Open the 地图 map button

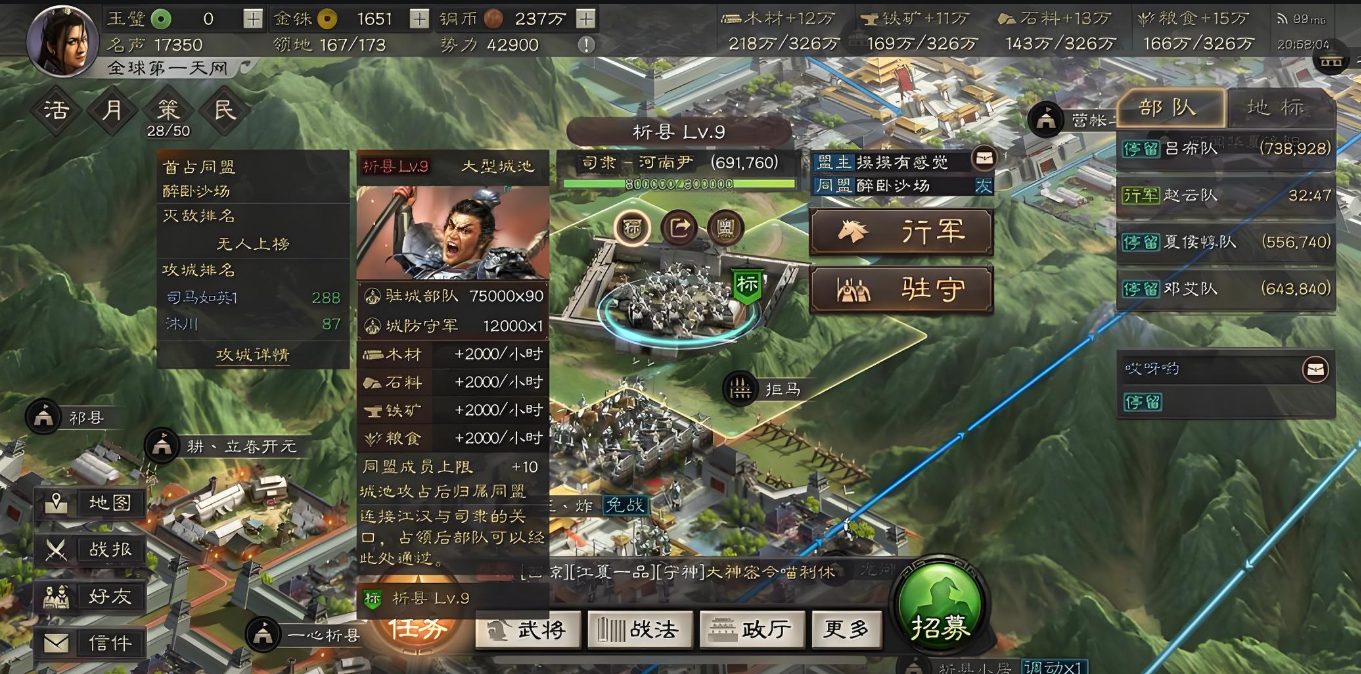[x=91, y=503]
